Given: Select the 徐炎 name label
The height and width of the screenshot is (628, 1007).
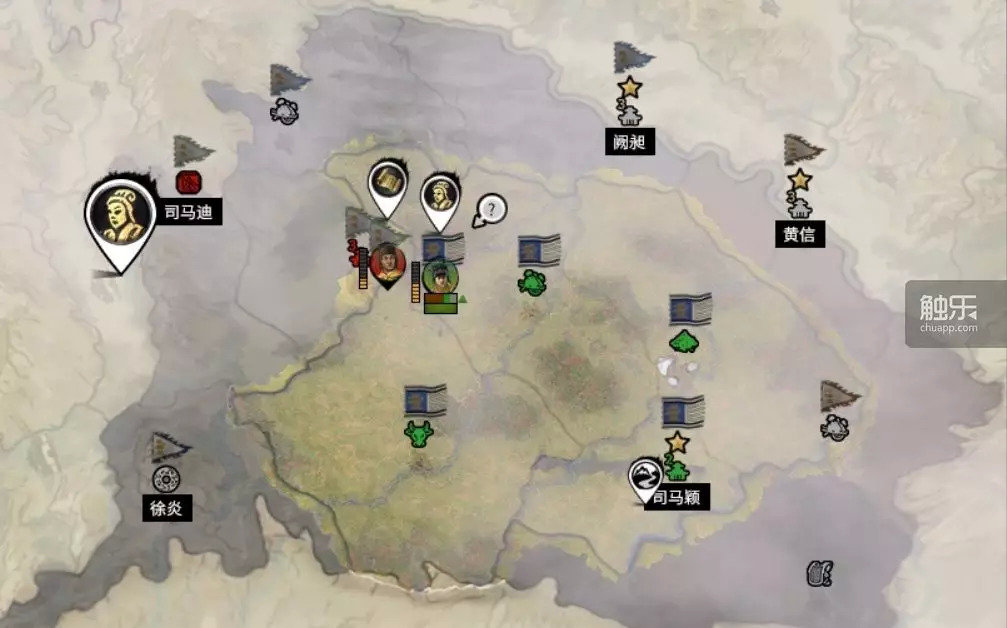Looking at the screenshot, I should pos(166,508).
